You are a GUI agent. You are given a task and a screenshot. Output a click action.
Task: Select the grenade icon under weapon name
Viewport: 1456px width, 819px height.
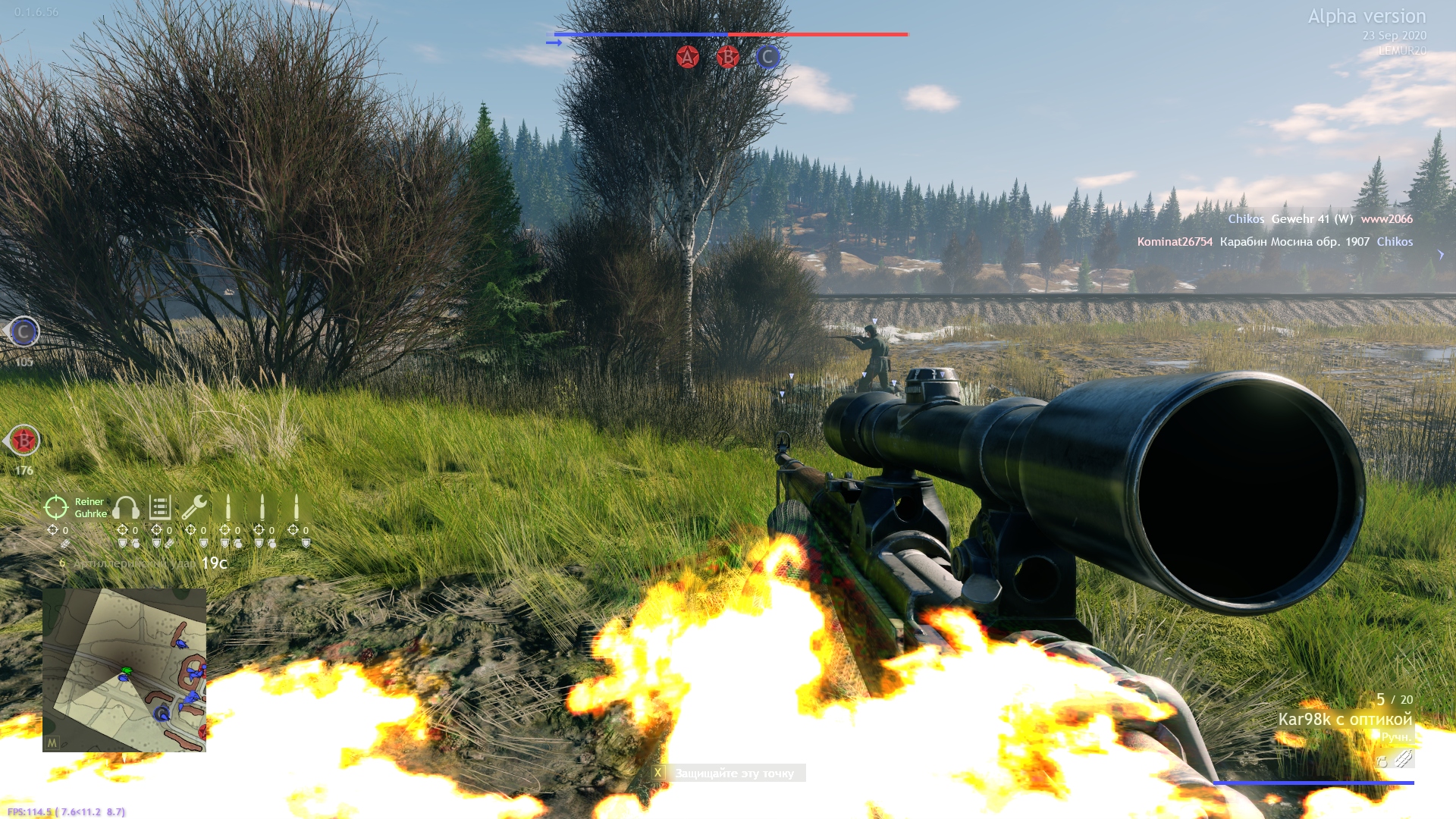click(x=1382, y=761)
